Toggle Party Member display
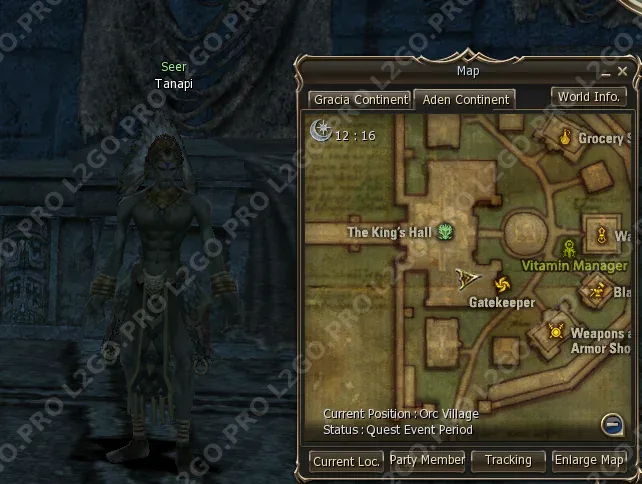The height and width of the screenshot is (484, 642). [x=427, y=460]
